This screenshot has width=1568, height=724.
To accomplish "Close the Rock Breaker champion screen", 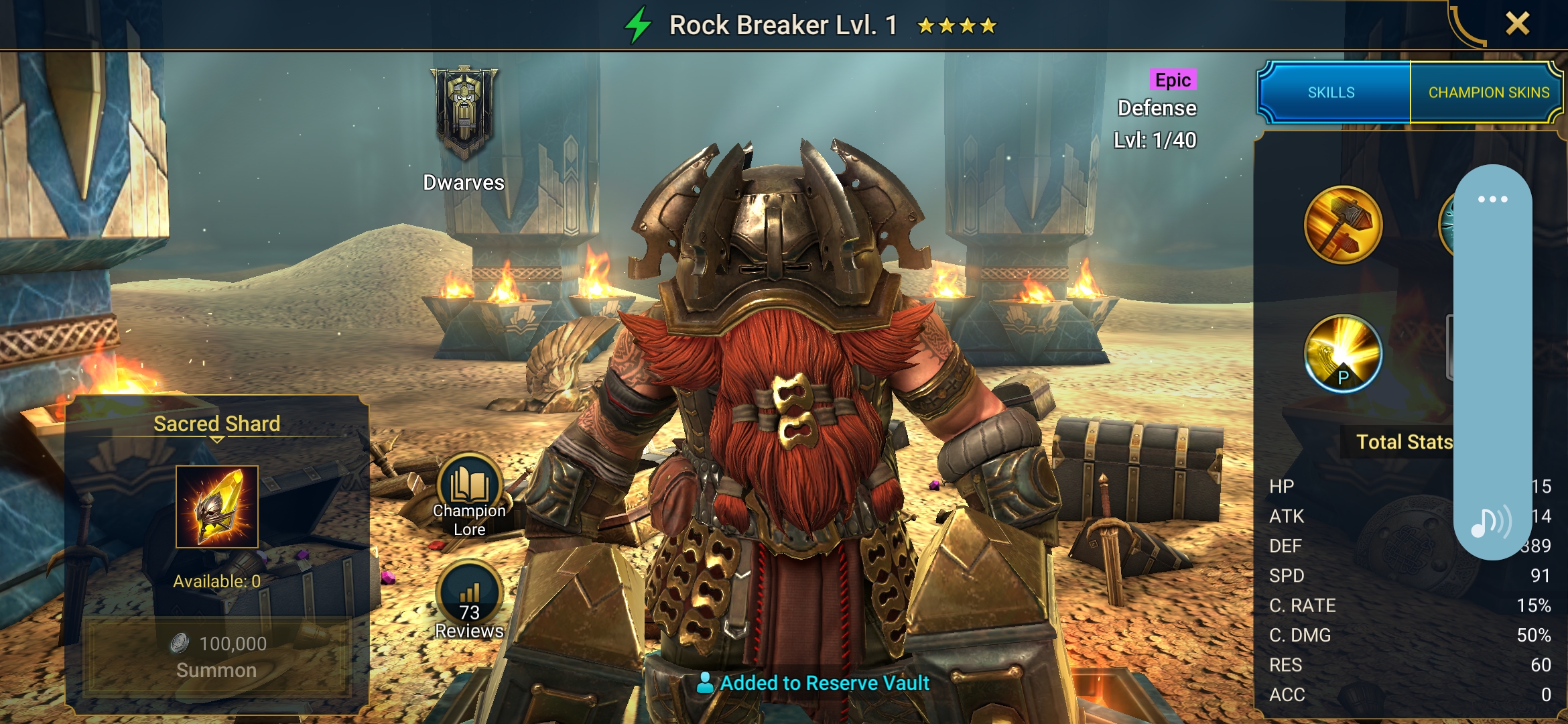I will pyautogui.click(x=1517, y=24).
